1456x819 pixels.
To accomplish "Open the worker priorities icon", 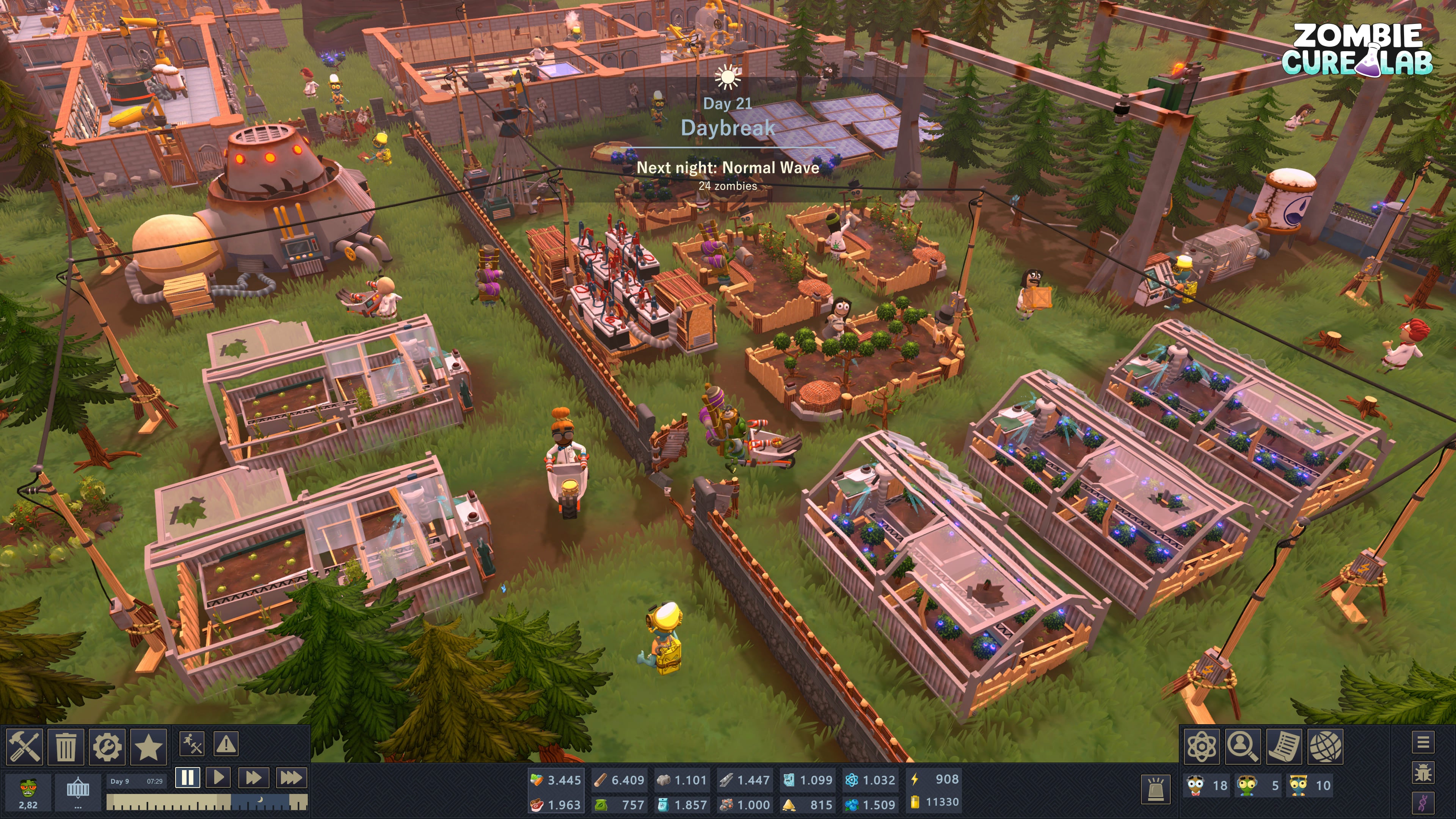I will tap(191, 744).
